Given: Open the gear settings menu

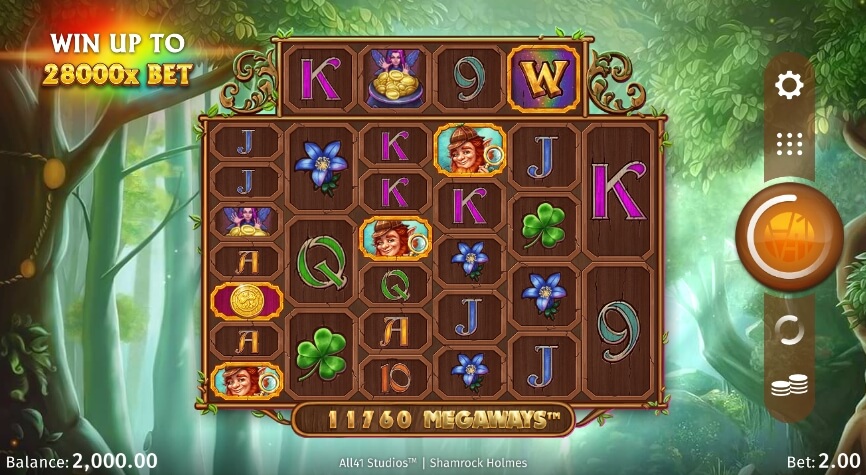Looking at the screenshot, I should (789, 86).
